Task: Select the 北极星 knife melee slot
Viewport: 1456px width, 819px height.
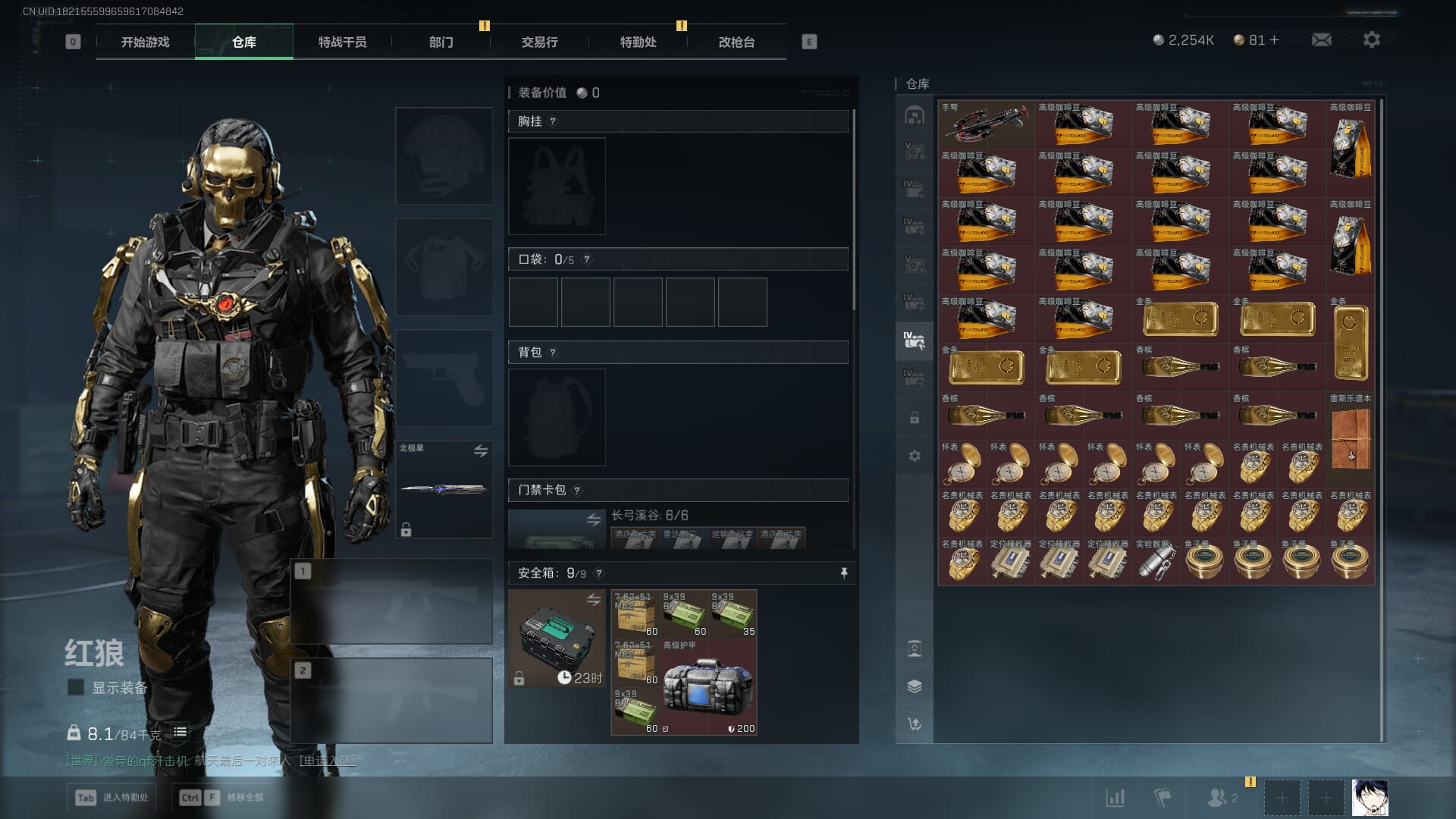Action: pos(444,489)
